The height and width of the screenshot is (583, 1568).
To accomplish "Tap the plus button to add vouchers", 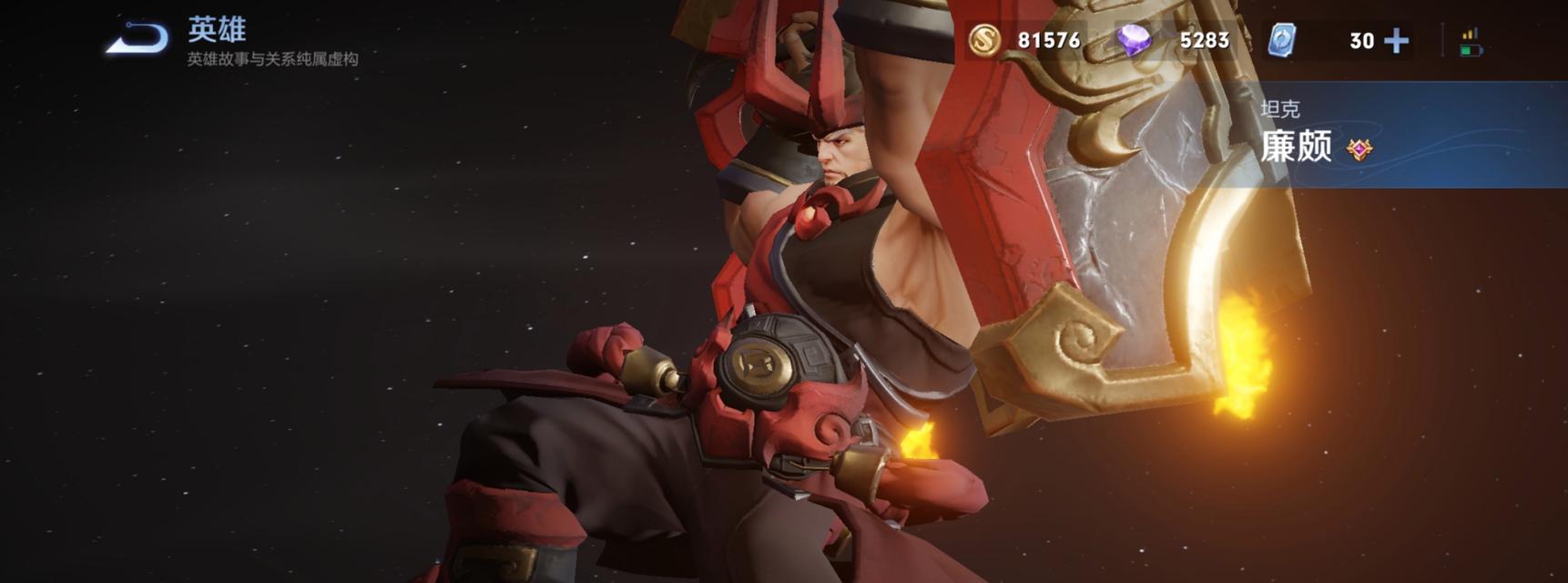I will 1396,41.
